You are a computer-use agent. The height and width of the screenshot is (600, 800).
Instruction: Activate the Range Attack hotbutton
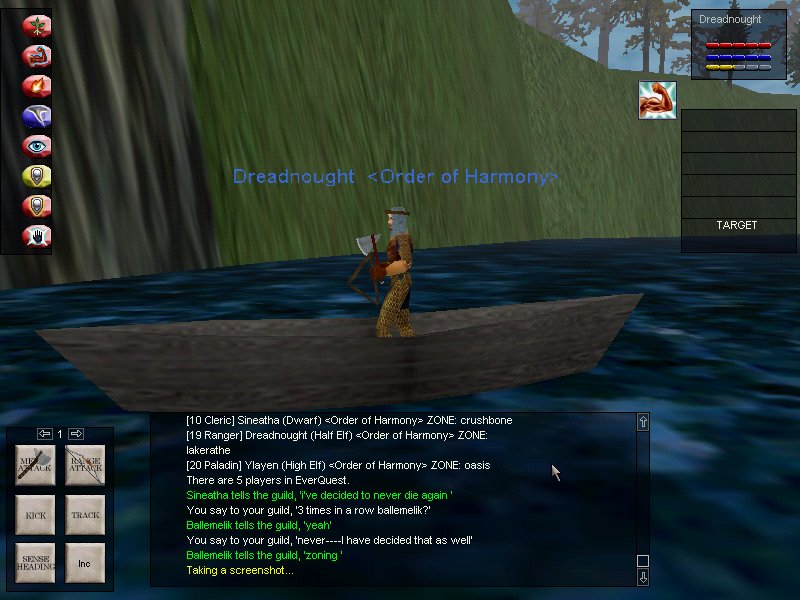point(85,466)
